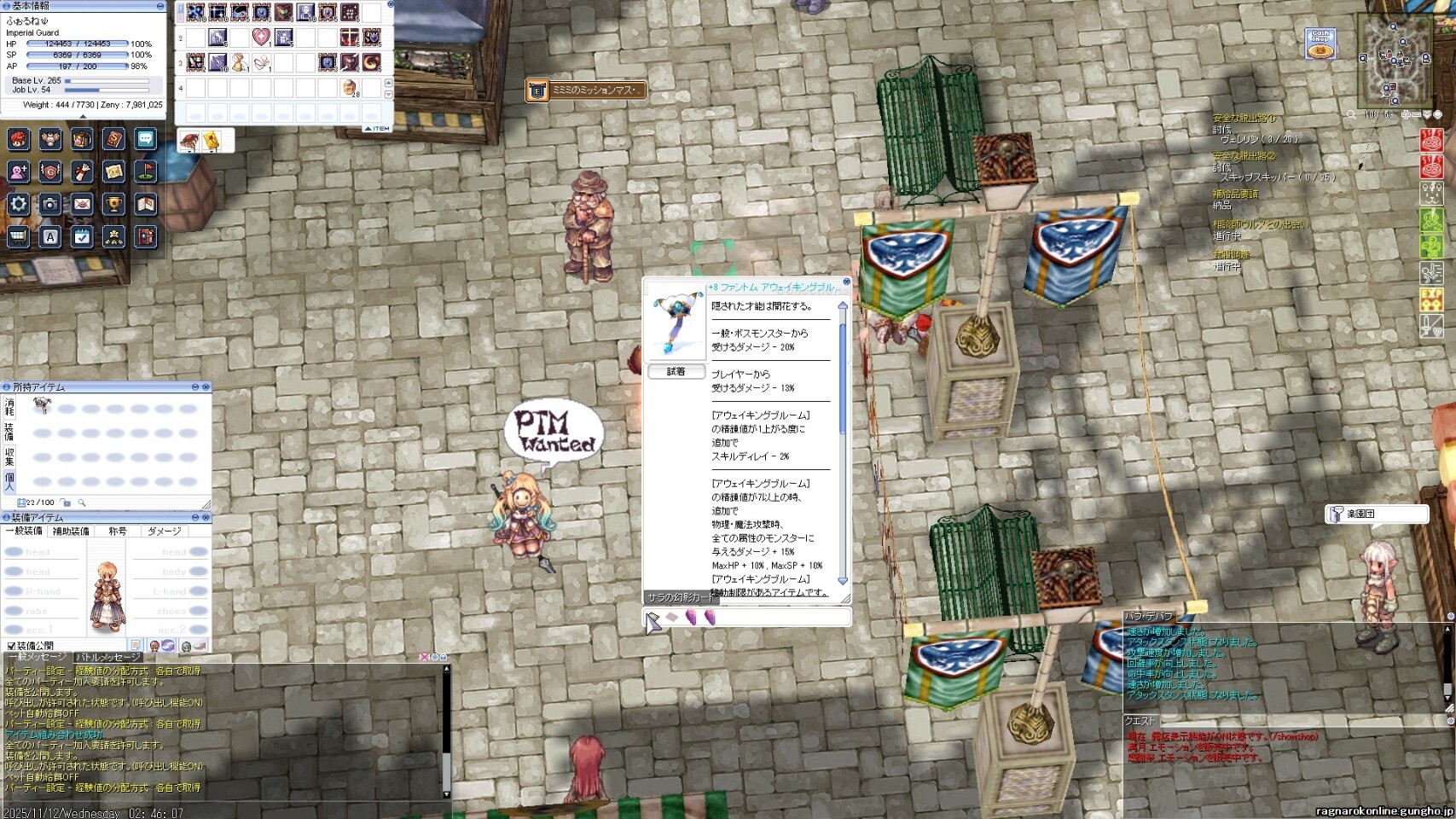Switch to the バトルメッセージ chat tab
The height and width of the screenshot is (819, 1456).
108,658
